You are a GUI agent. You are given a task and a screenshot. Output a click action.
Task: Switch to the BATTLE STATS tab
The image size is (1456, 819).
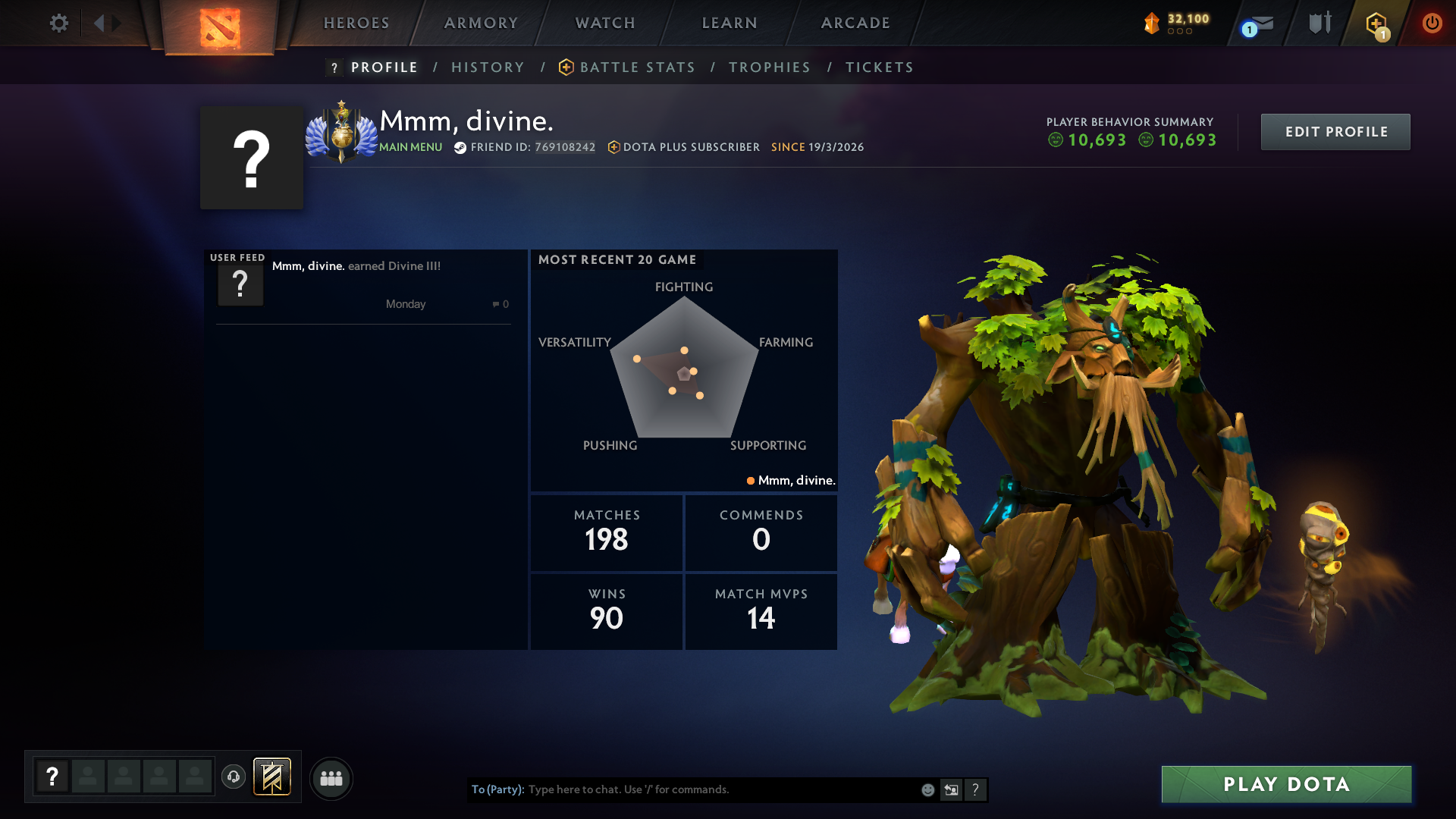point(637,67)
